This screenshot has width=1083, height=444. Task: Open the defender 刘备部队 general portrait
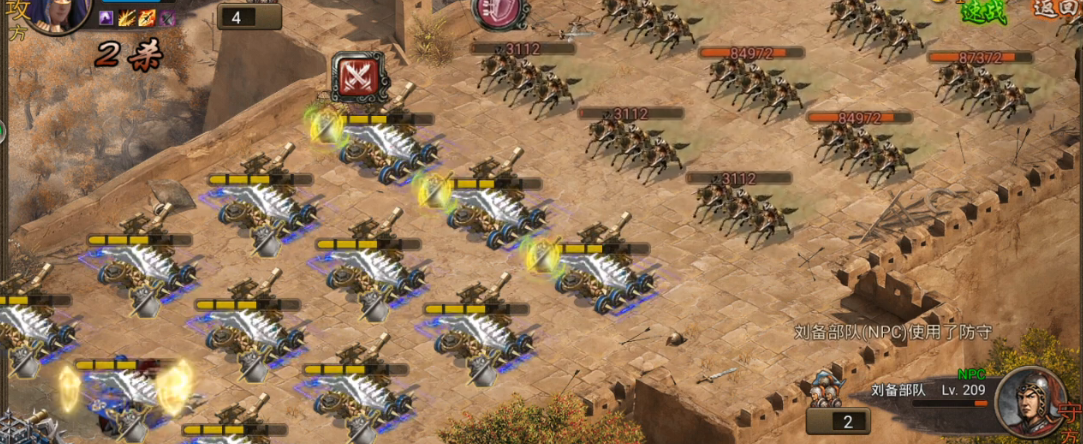(x=1030, y=400)
